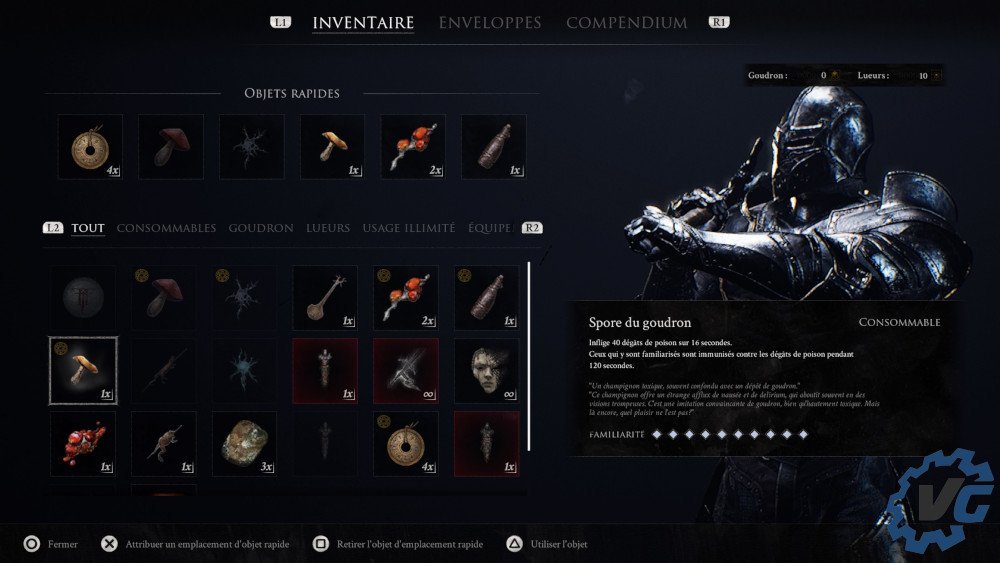Image resolution: width=1000 pixels, height=563 pixels.
Task: Click the red-cap mushroom quick item slot
Action: 171,147
